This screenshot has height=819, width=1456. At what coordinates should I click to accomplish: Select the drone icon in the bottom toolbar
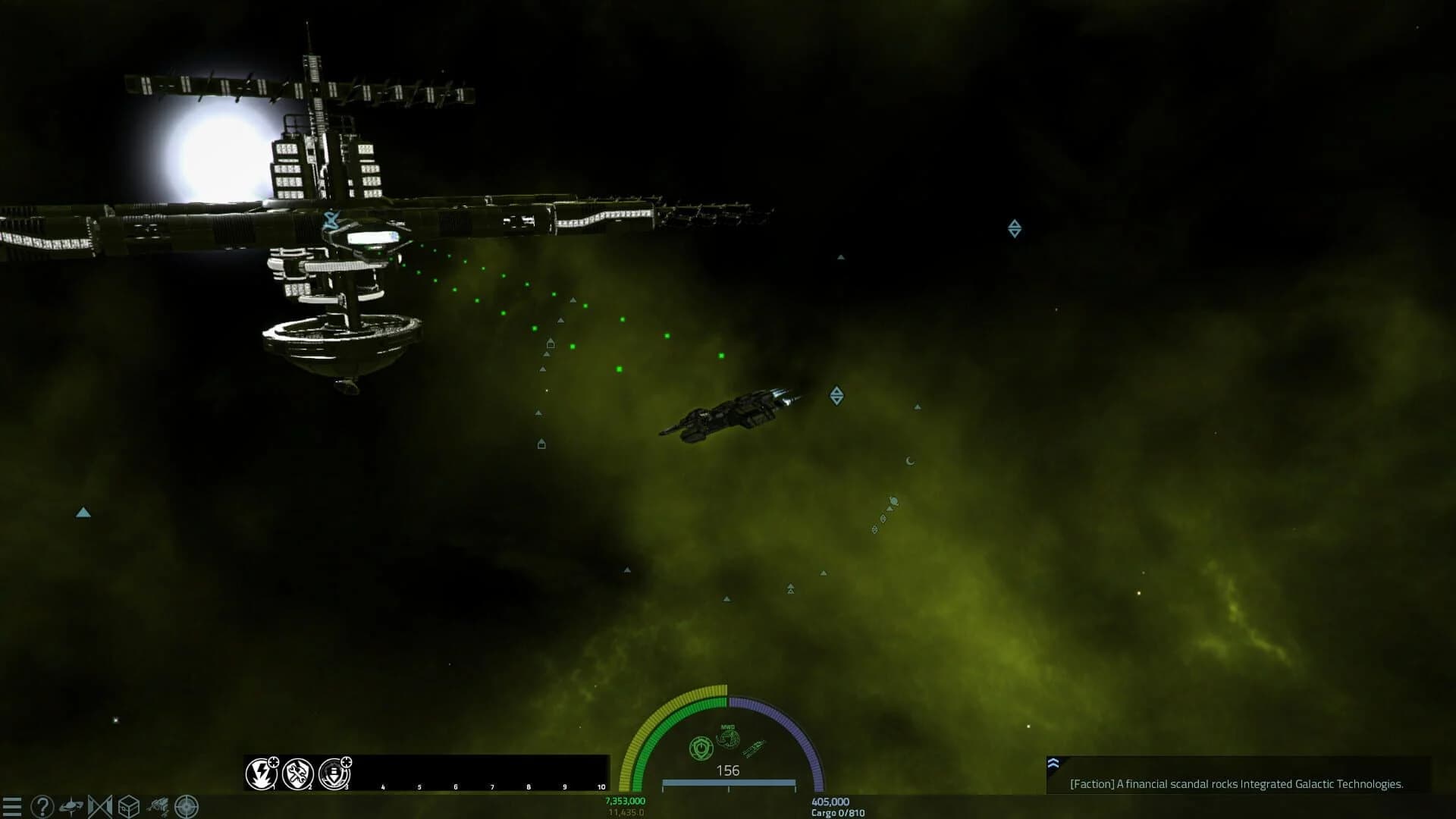pyautogui.click(x=157, y=806)
